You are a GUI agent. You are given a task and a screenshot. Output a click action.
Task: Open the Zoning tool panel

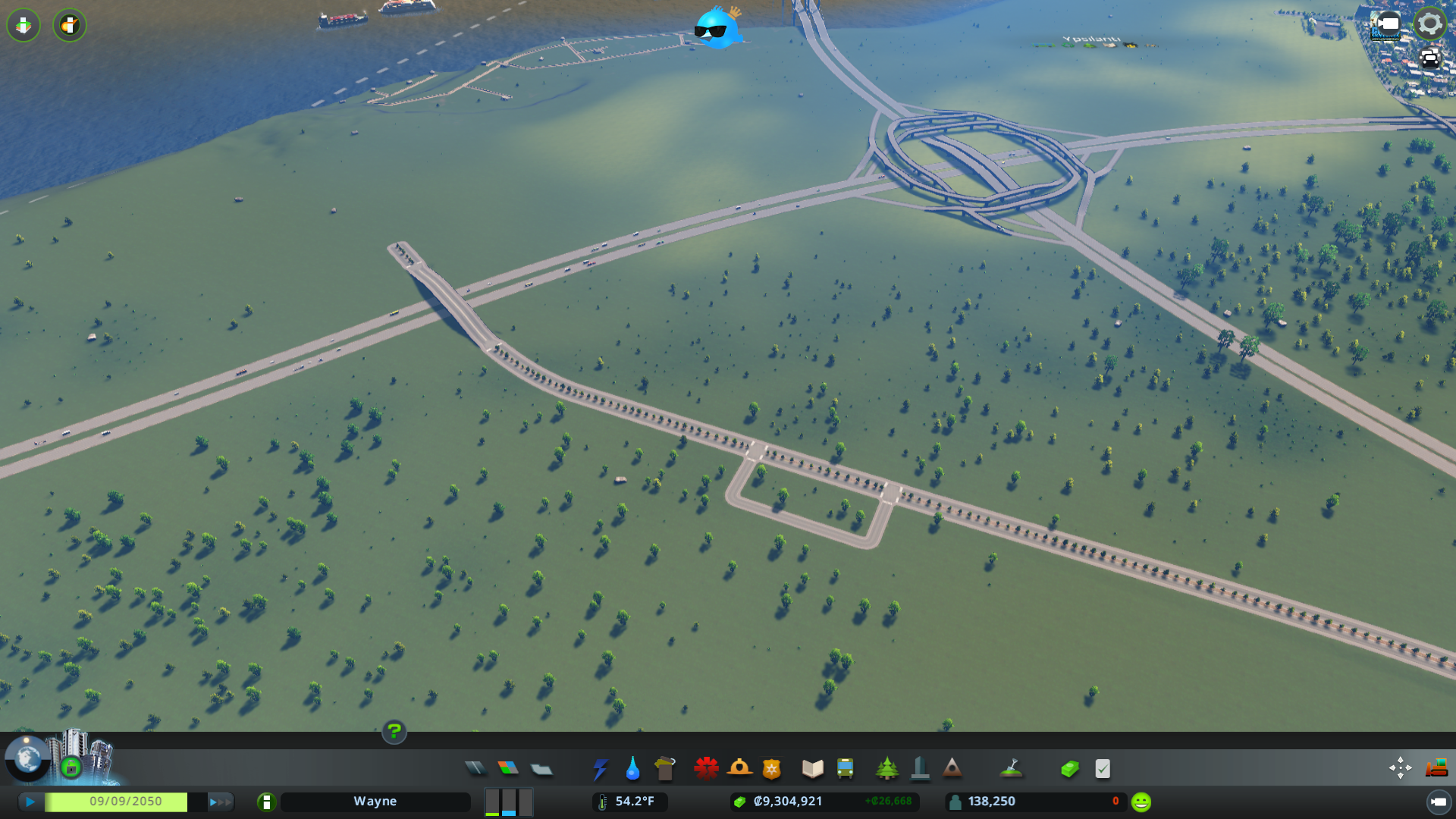point(509,768)
